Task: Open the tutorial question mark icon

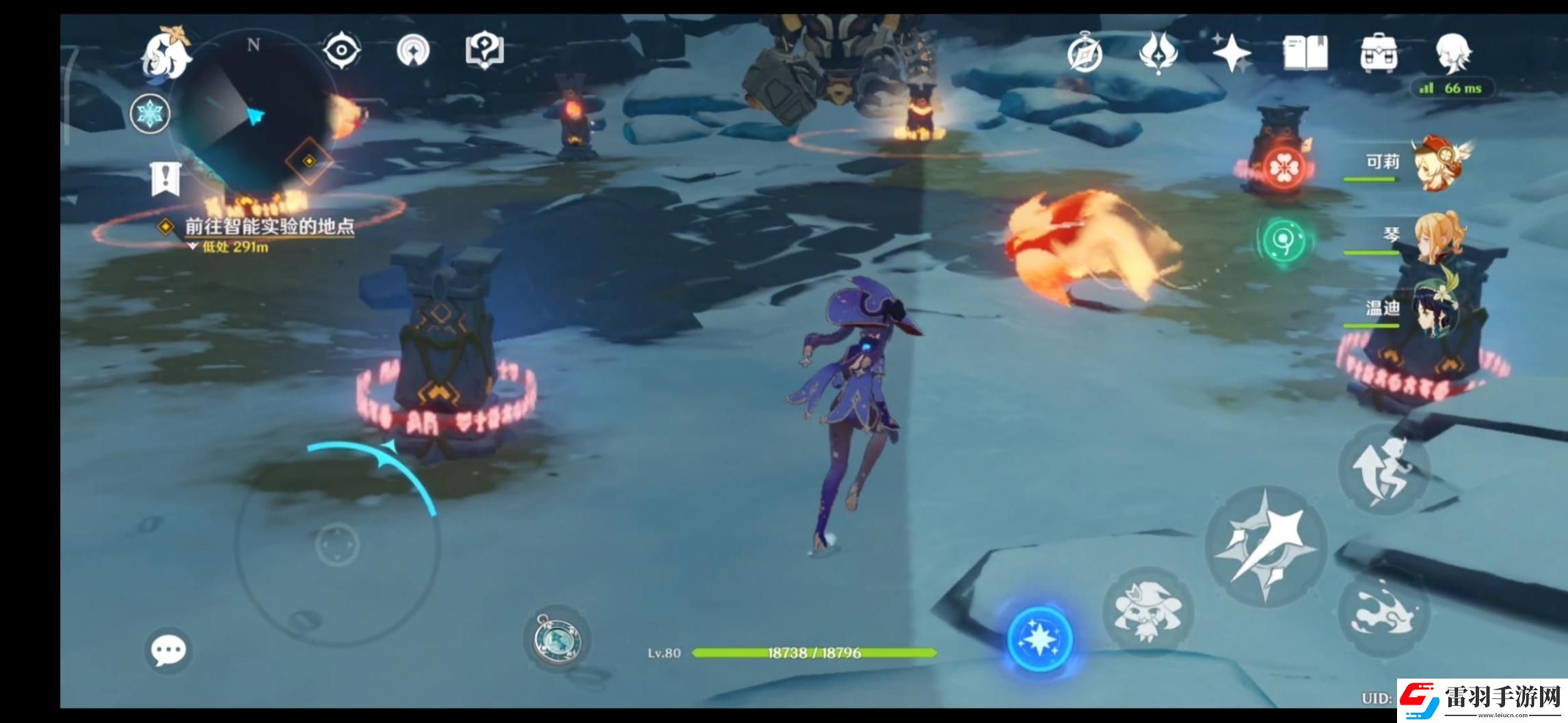Action: point(484,50)
